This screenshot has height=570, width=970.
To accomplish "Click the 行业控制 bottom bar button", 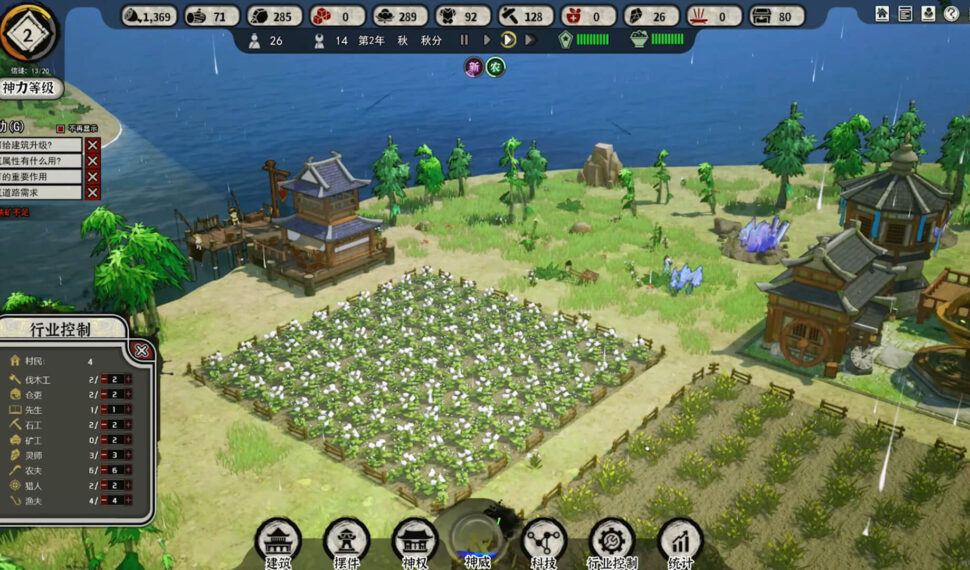I will point(612,541).
